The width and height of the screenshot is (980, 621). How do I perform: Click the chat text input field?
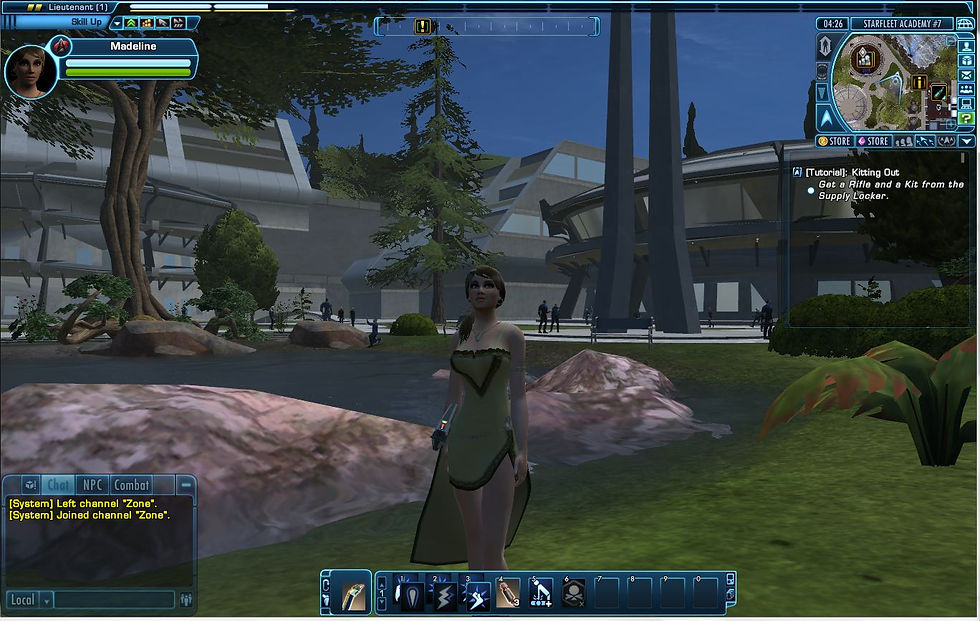click(113, 600)
